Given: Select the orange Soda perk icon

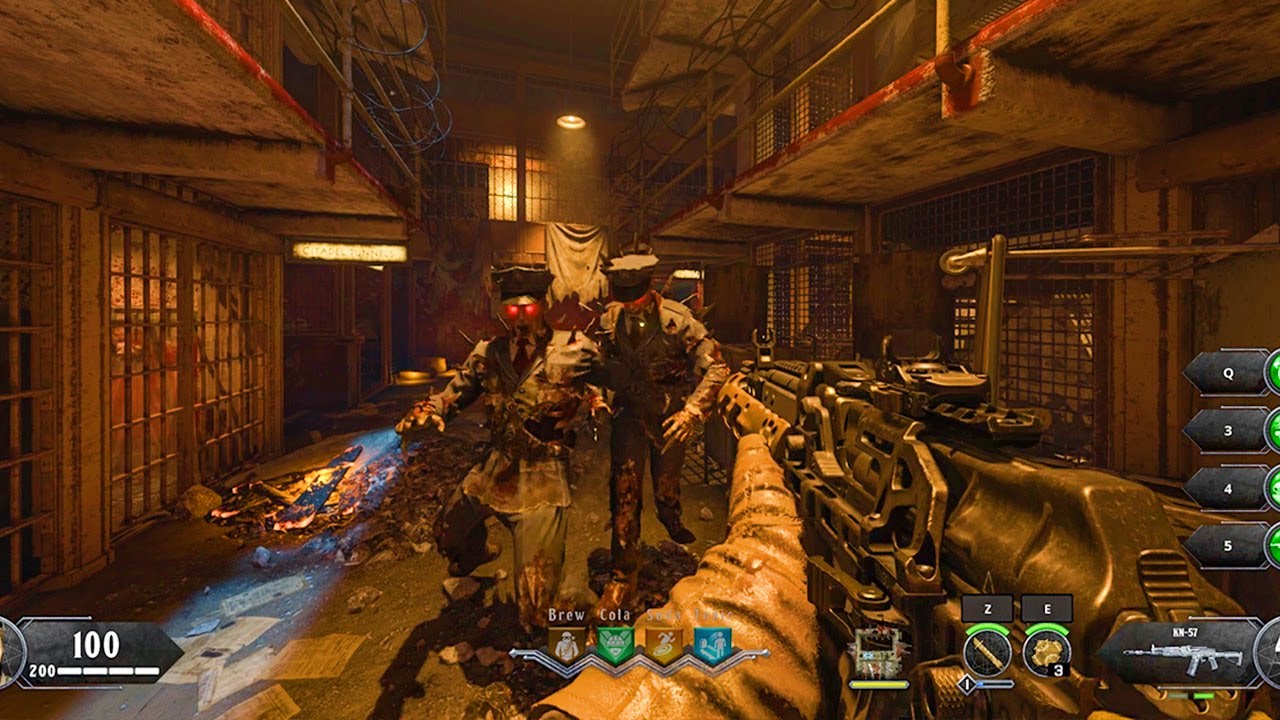Looking at the screenshot, I should [663, 646].
